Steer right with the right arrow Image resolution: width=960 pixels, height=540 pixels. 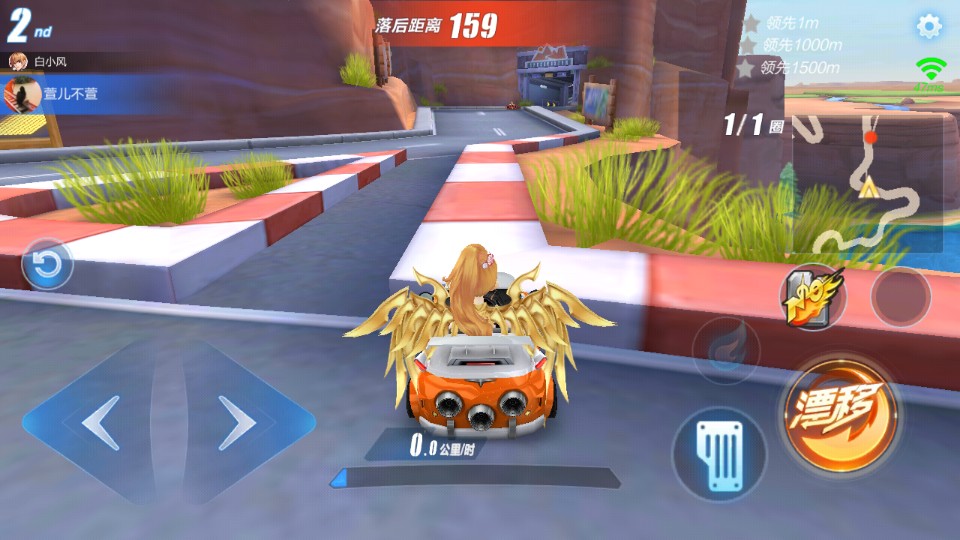point(238,423)
